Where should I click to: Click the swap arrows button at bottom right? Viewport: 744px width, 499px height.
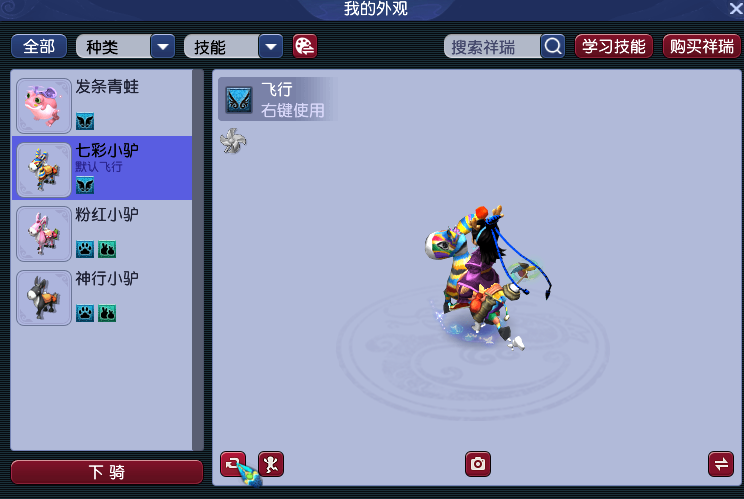720,464
